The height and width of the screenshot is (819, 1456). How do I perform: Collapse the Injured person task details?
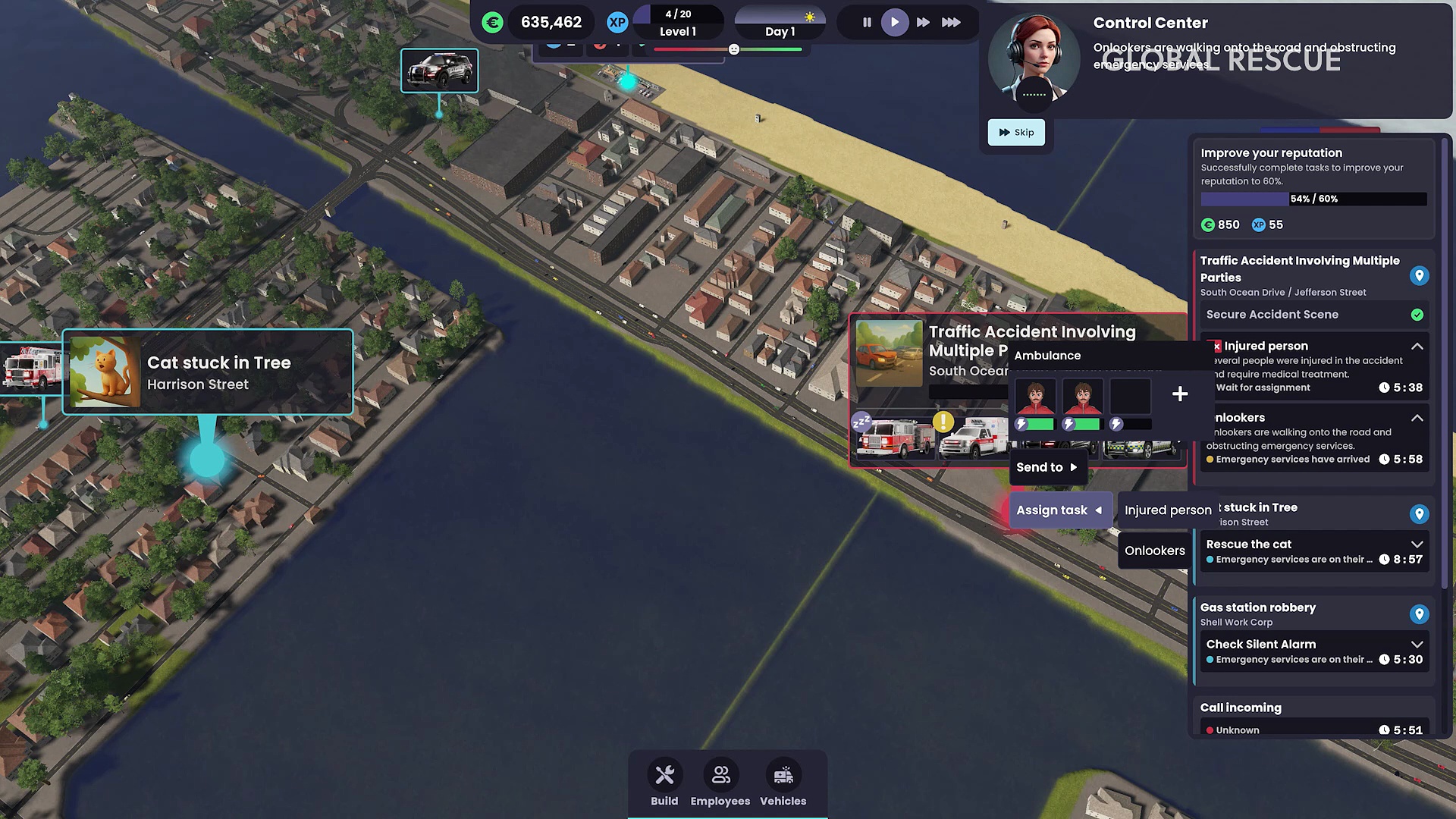1417,346
